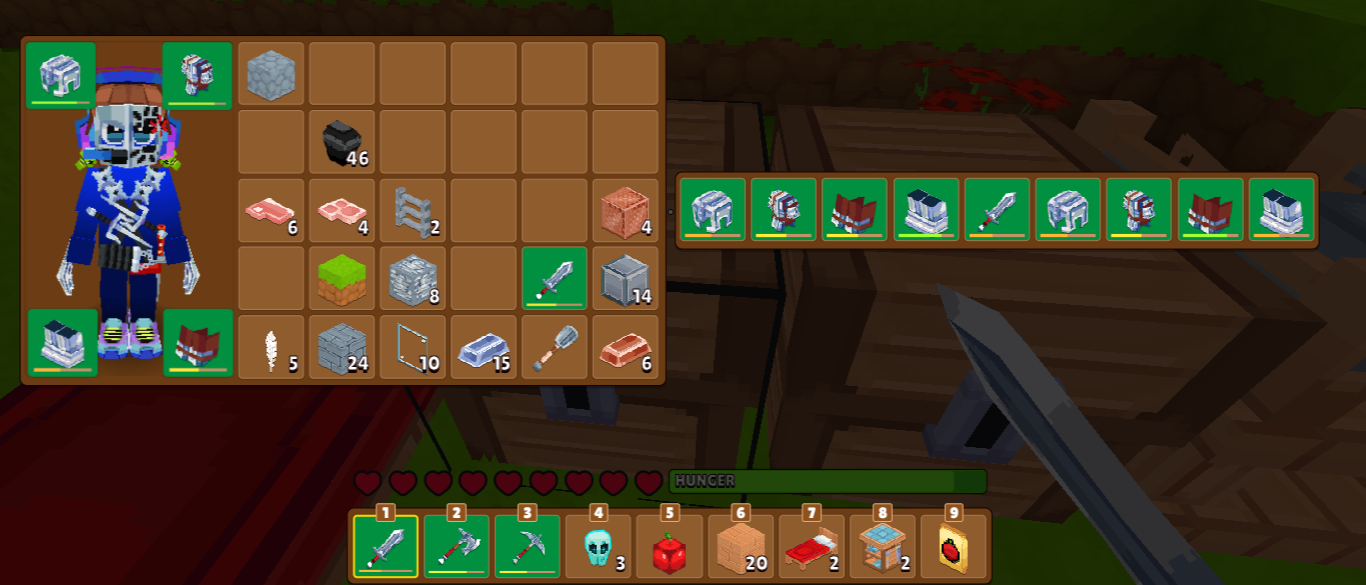Viewport: 1366px width, 585px height.
Task: Click the seed packet in hotbar slot 9
Action: point(953,547)
